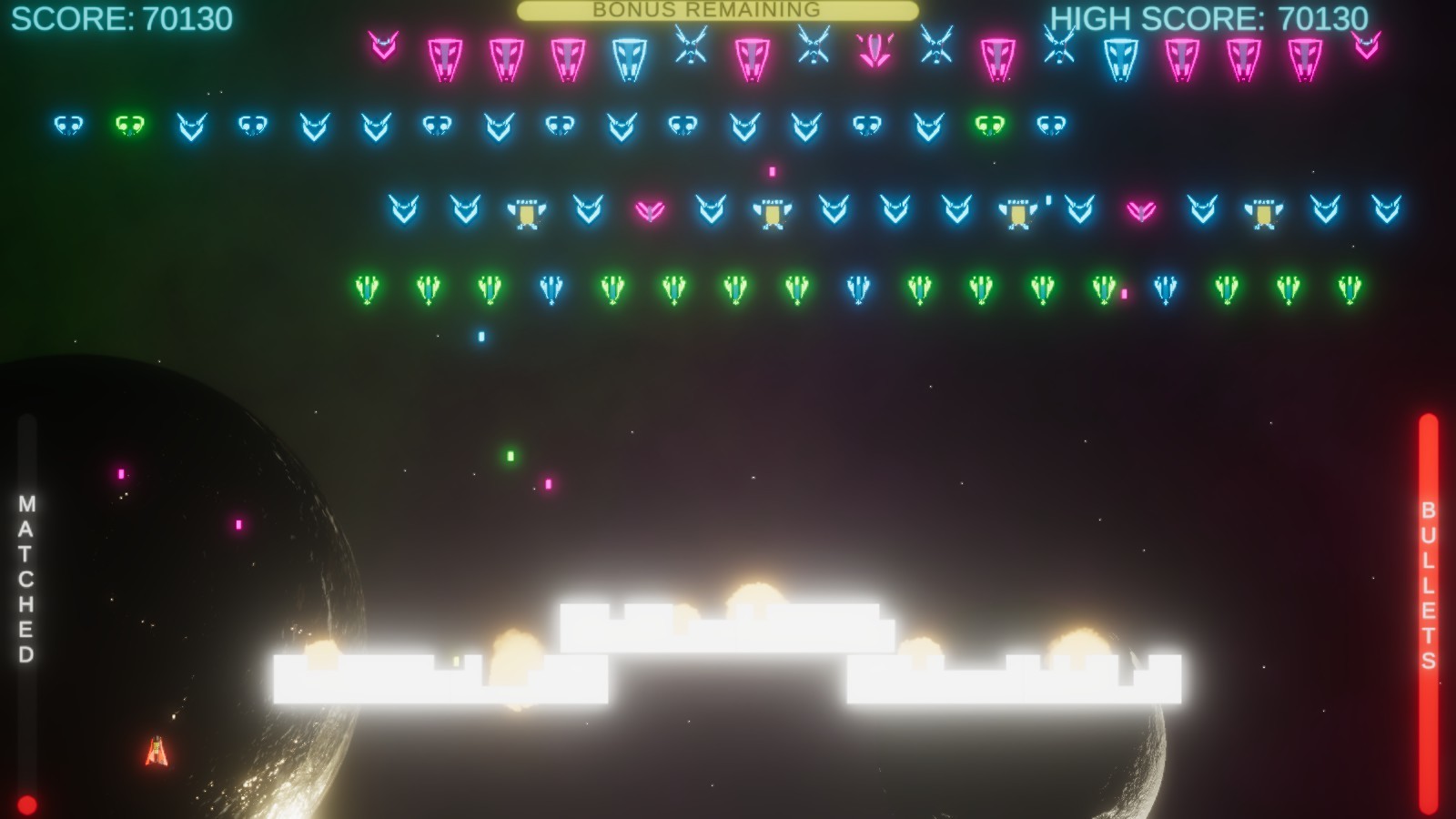Click the yellow BONUS REMAINING bar
The width and height of the screenshot is (1456, 819).
click(717, 12)
